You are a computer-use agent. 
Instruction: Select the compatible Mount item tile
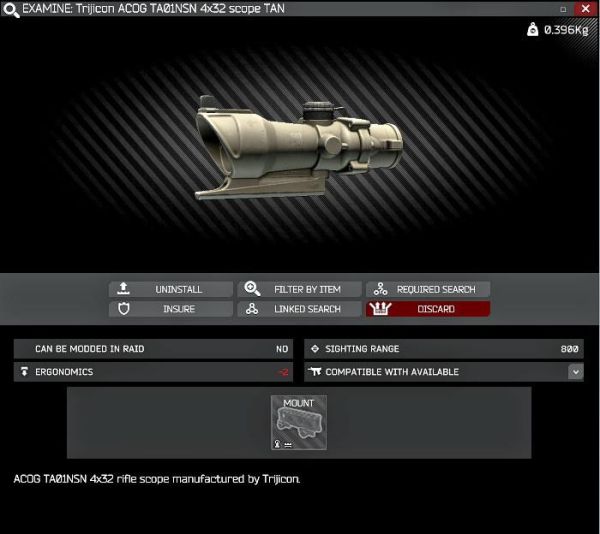[x=298, y=422]
